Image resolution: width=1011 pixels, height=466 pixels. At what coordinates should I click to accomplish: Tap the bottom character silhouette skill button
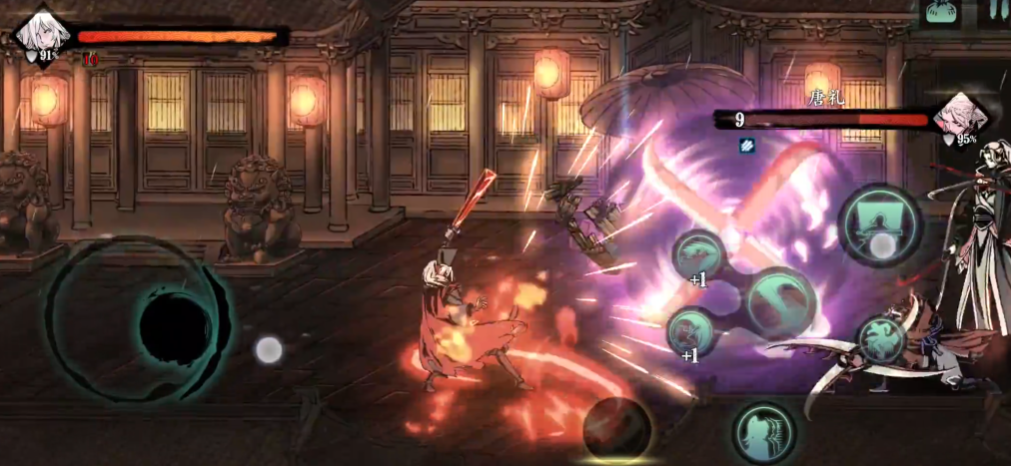[x=765, y=433]
